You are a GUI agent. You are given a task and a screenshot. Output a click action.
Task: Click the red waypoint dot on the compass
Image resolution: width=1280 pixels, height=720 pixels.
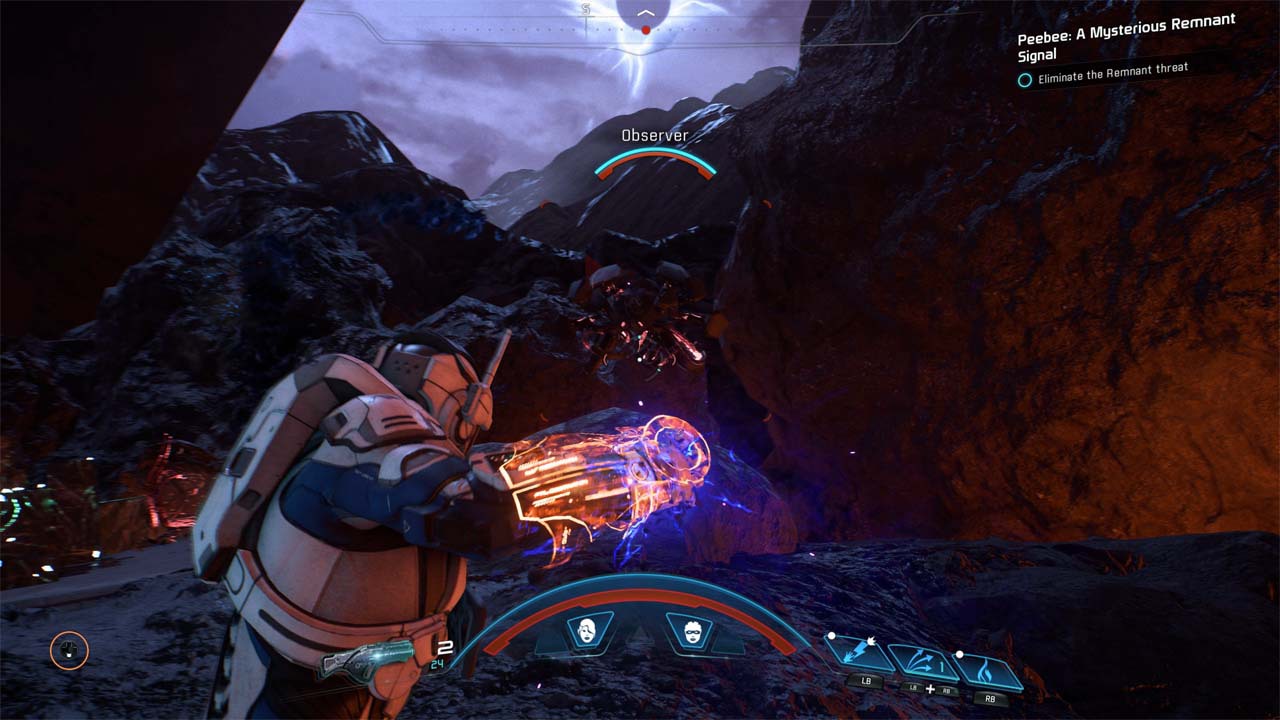645,30
